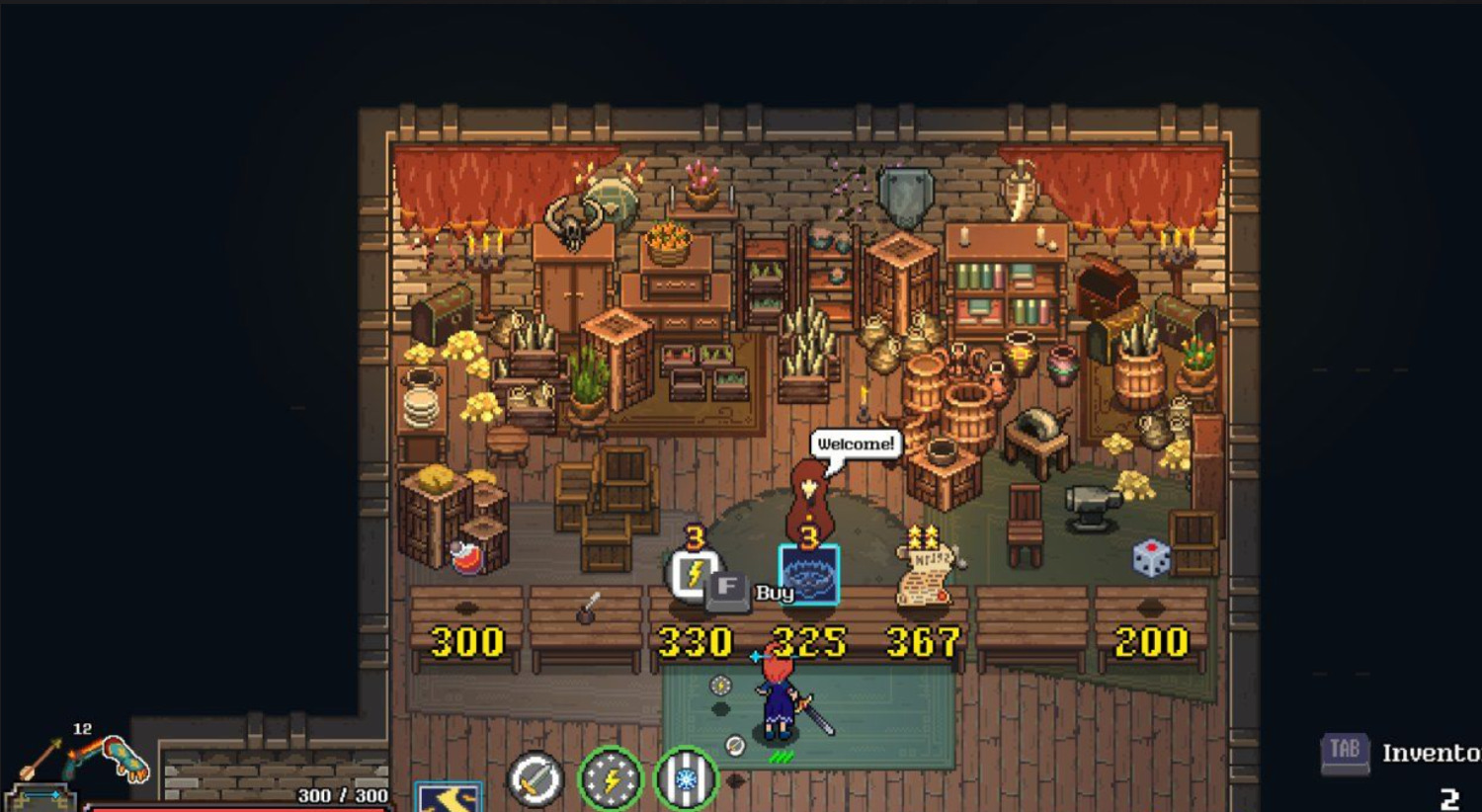Click the blue skill slot with yellow symbol
The height and width of the screenshot is (812, 1482).
tap(450, 796)
